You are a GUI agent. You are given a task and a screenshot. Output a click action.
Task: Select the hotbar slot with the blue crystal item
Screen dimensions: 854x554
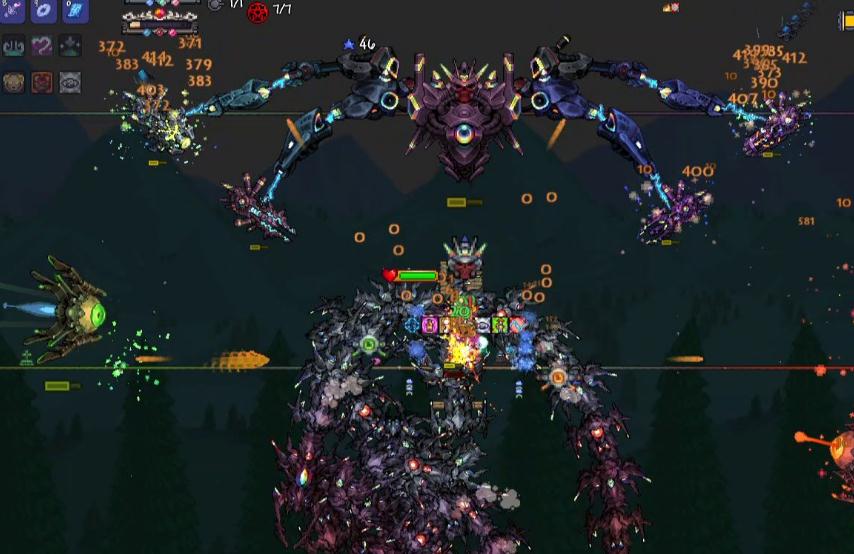point(75,10)
